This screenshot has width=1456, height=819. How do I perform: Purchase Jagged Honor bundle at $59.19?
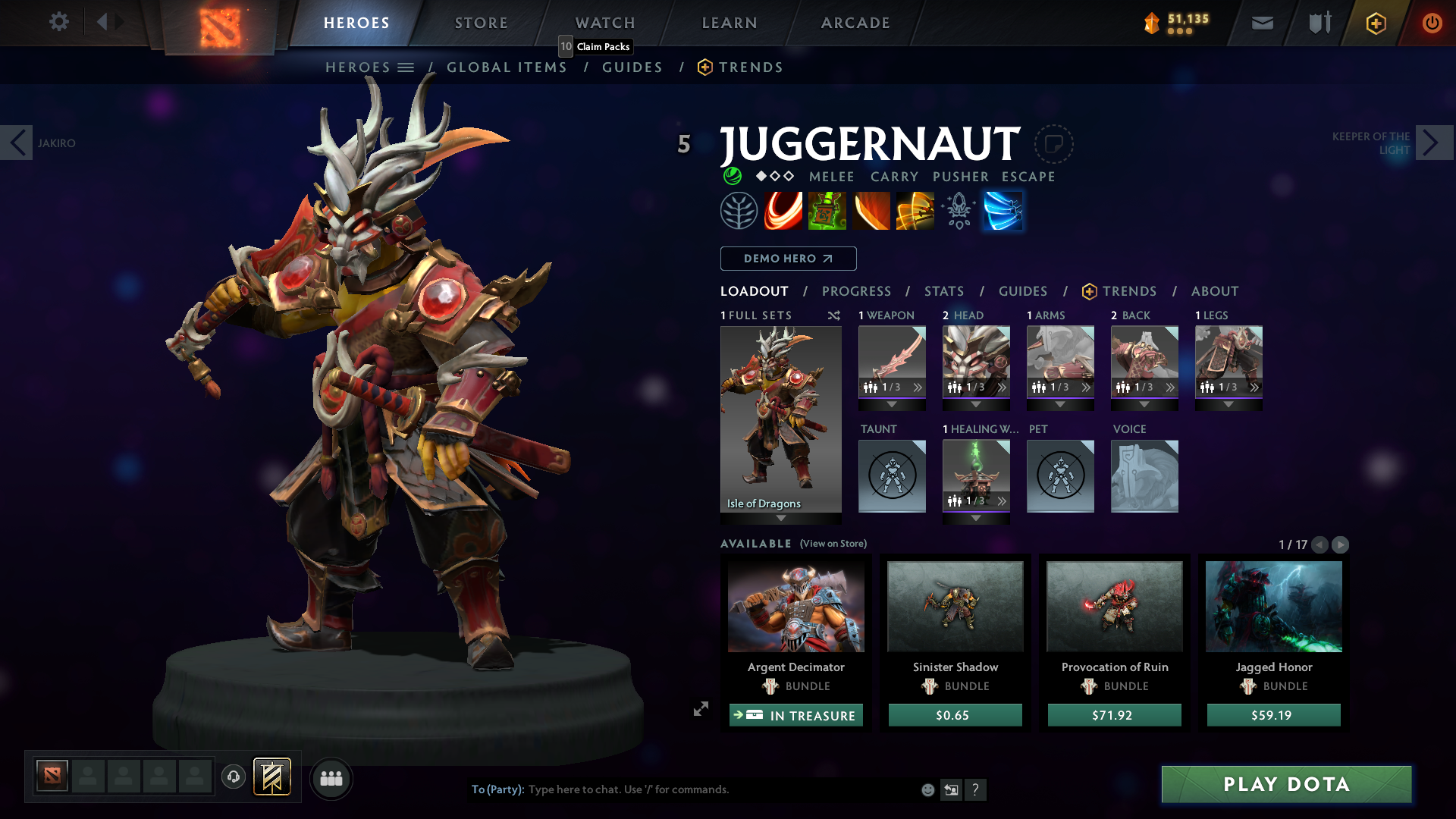(1273, 715)
